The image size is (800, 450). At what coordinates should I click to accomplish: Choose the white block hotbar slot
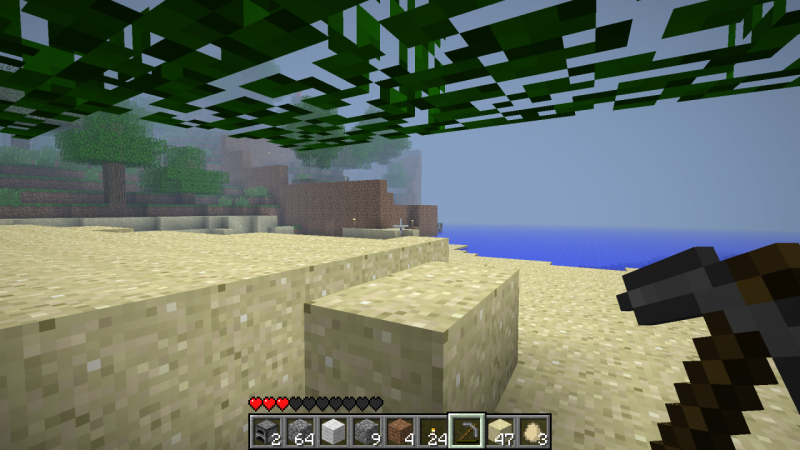coord(333,431)
